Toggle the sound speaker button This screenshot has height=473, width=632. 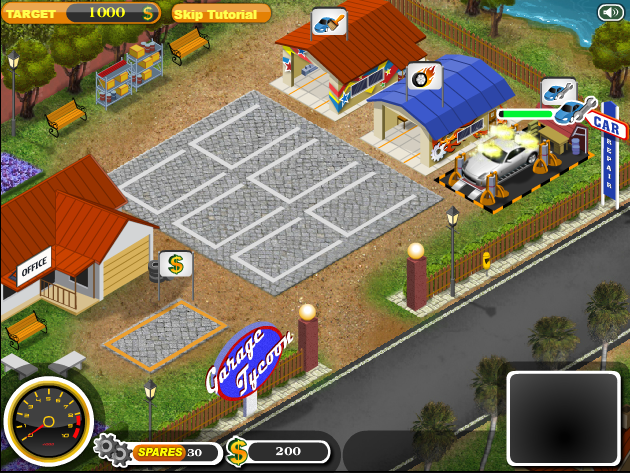(x=610, y=12)
